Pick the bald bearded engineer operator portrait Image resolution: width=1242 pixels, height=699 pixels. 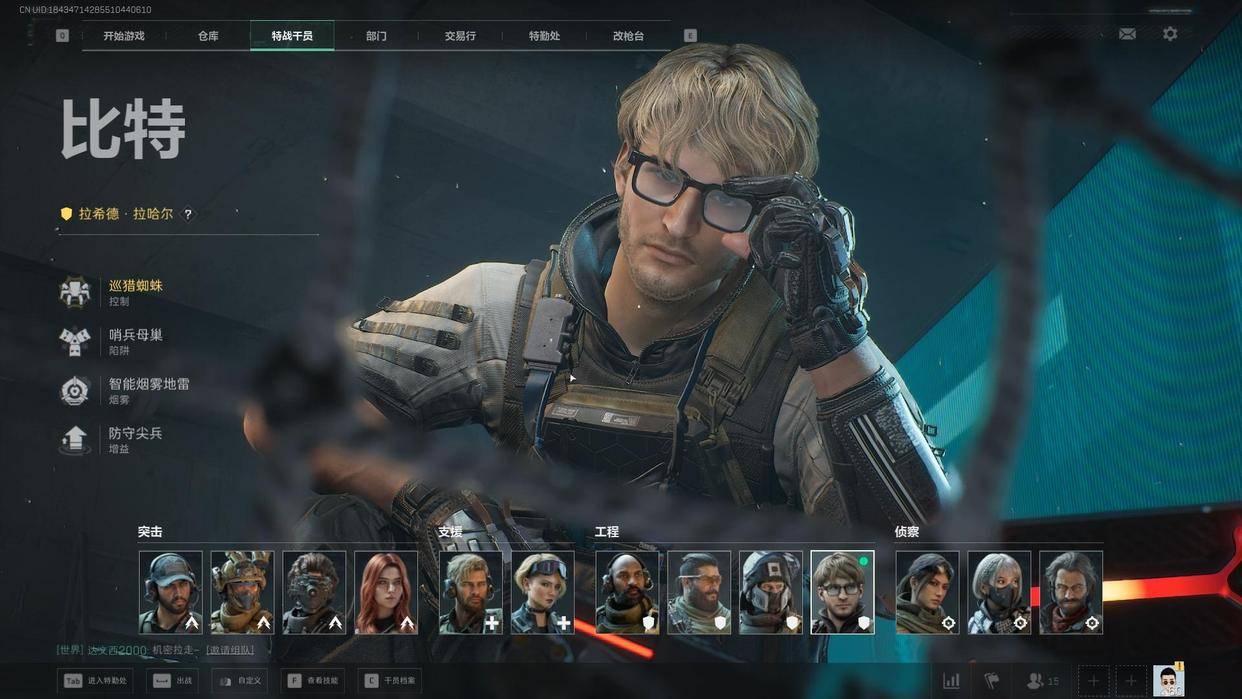pyautogui.click(x=627, y=592)
